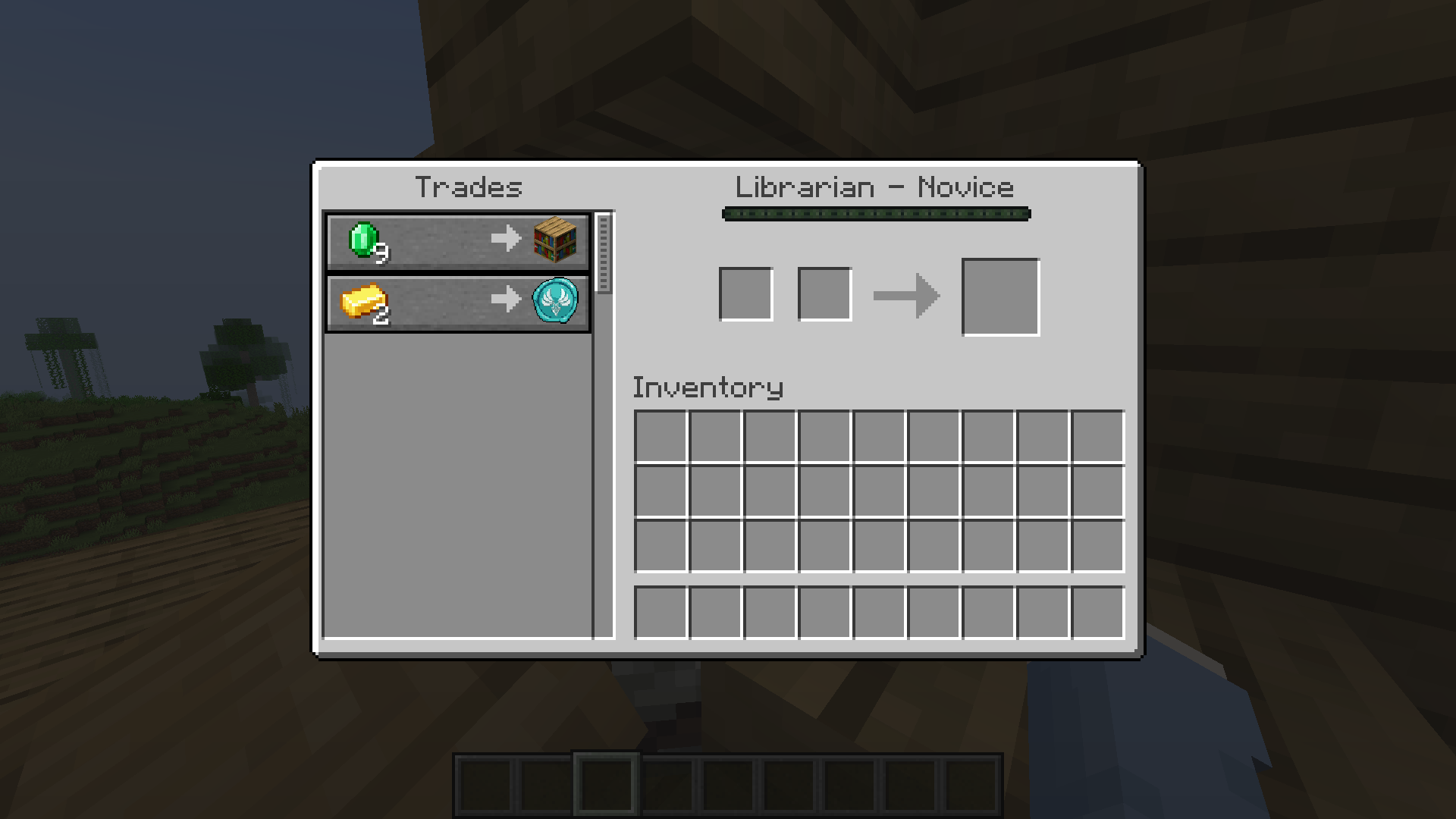Select the emeralds-for-bookshelf trade offer

click(457, 241)
